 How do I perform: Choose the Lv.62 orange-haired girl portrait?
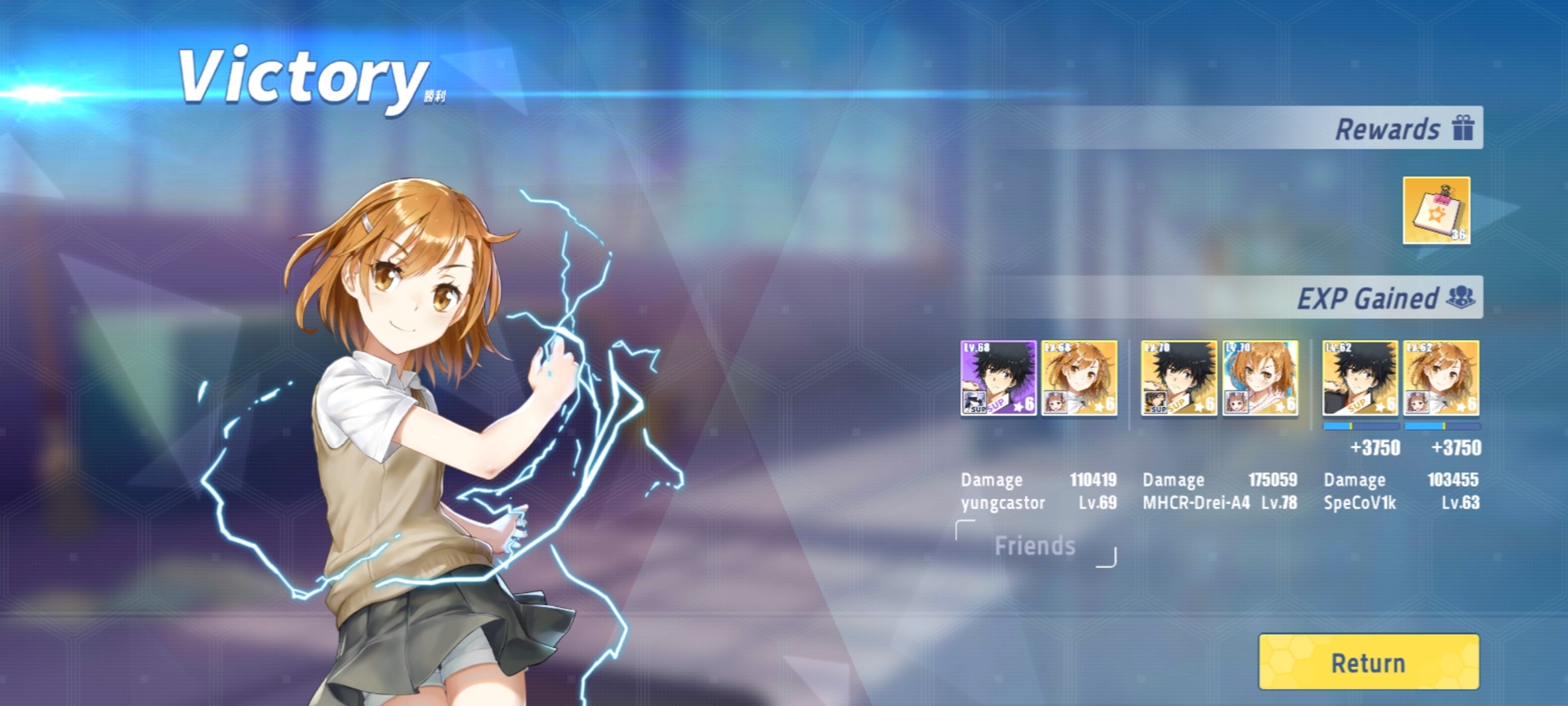tap(1441, 378)
